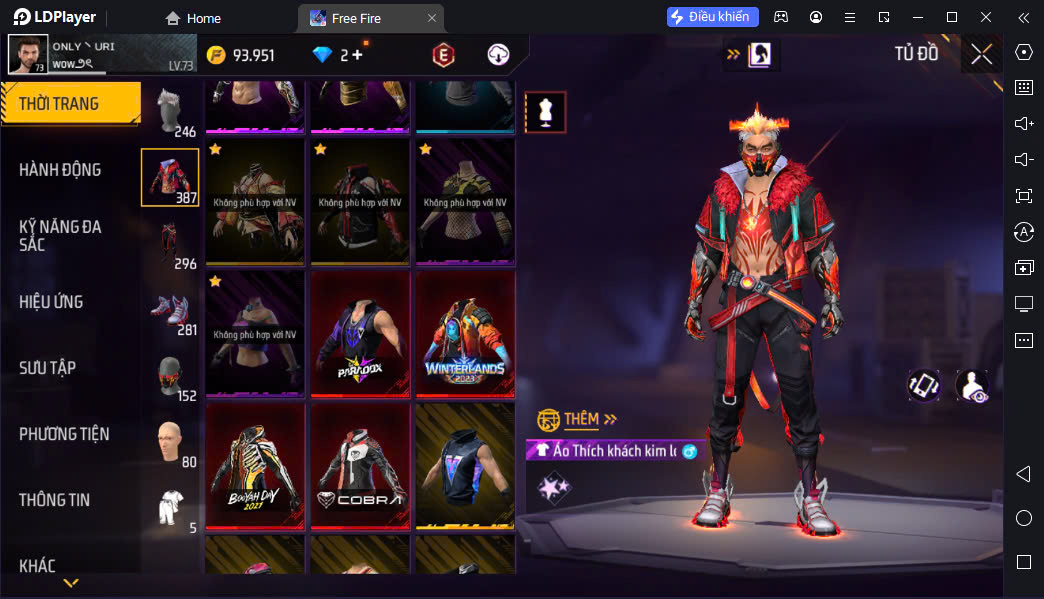Go to the Sưu Tập category
Viewport: 1044px width, 599px height.
click(47, 368)
